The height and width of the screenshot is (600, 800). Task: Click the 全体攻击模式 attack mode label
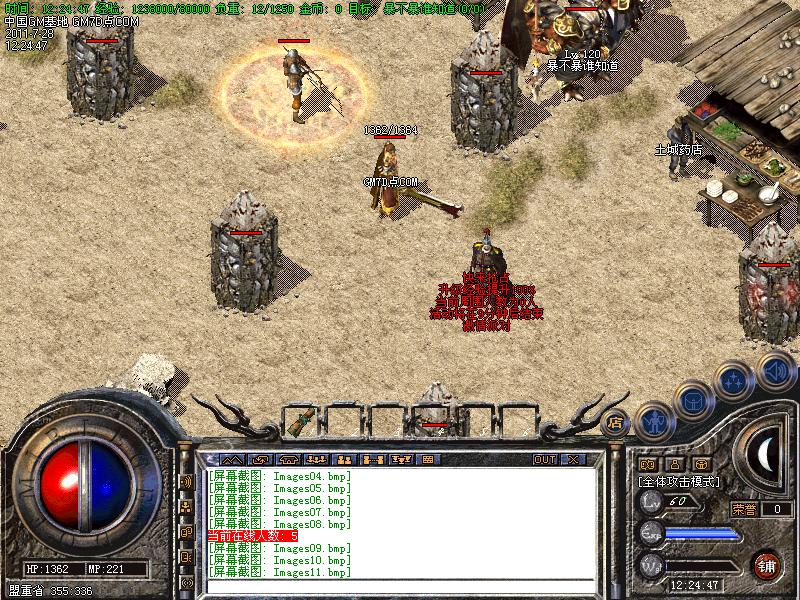[x=680, y=481]
